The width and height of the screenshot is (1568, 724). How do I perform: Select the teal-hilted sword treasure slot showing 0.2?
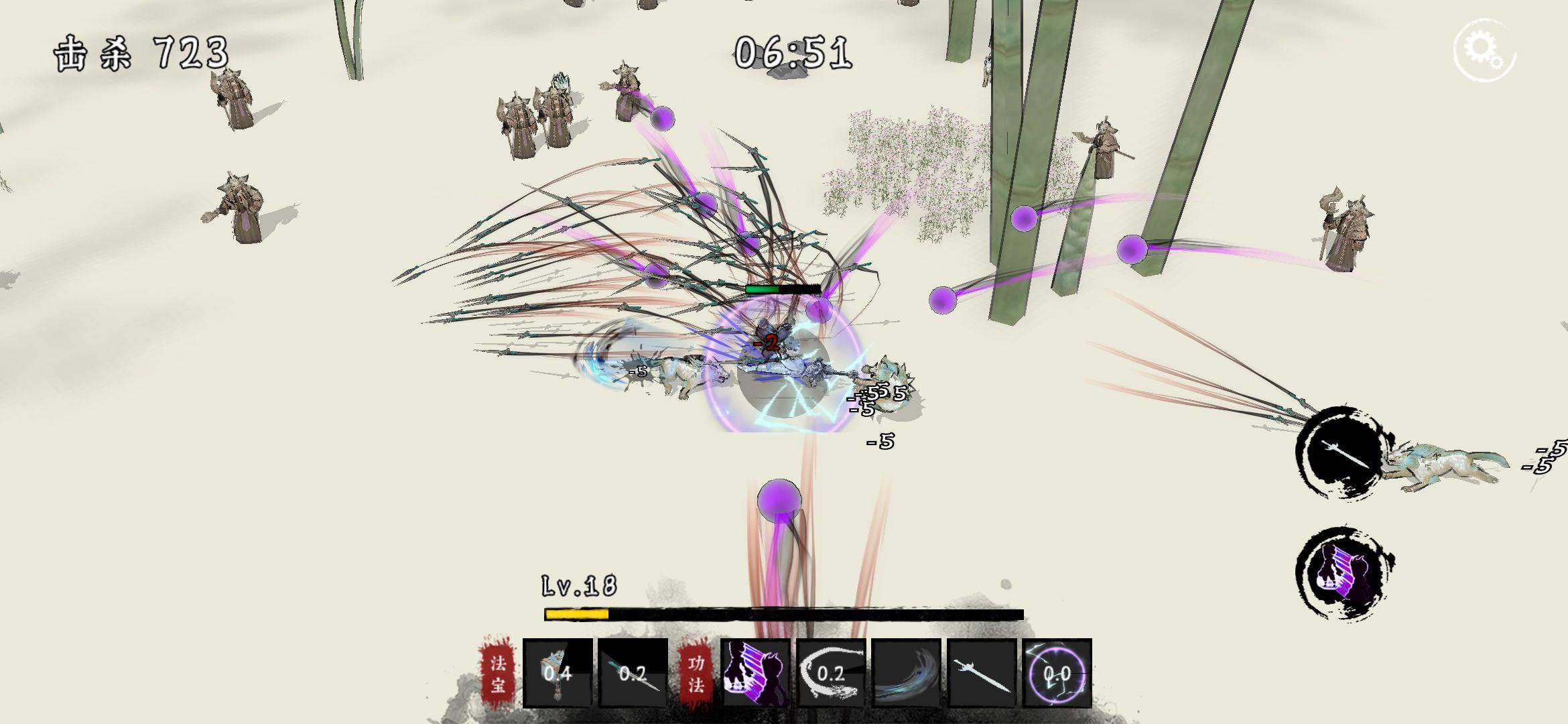pyautogui.click(x=633, y=672)
